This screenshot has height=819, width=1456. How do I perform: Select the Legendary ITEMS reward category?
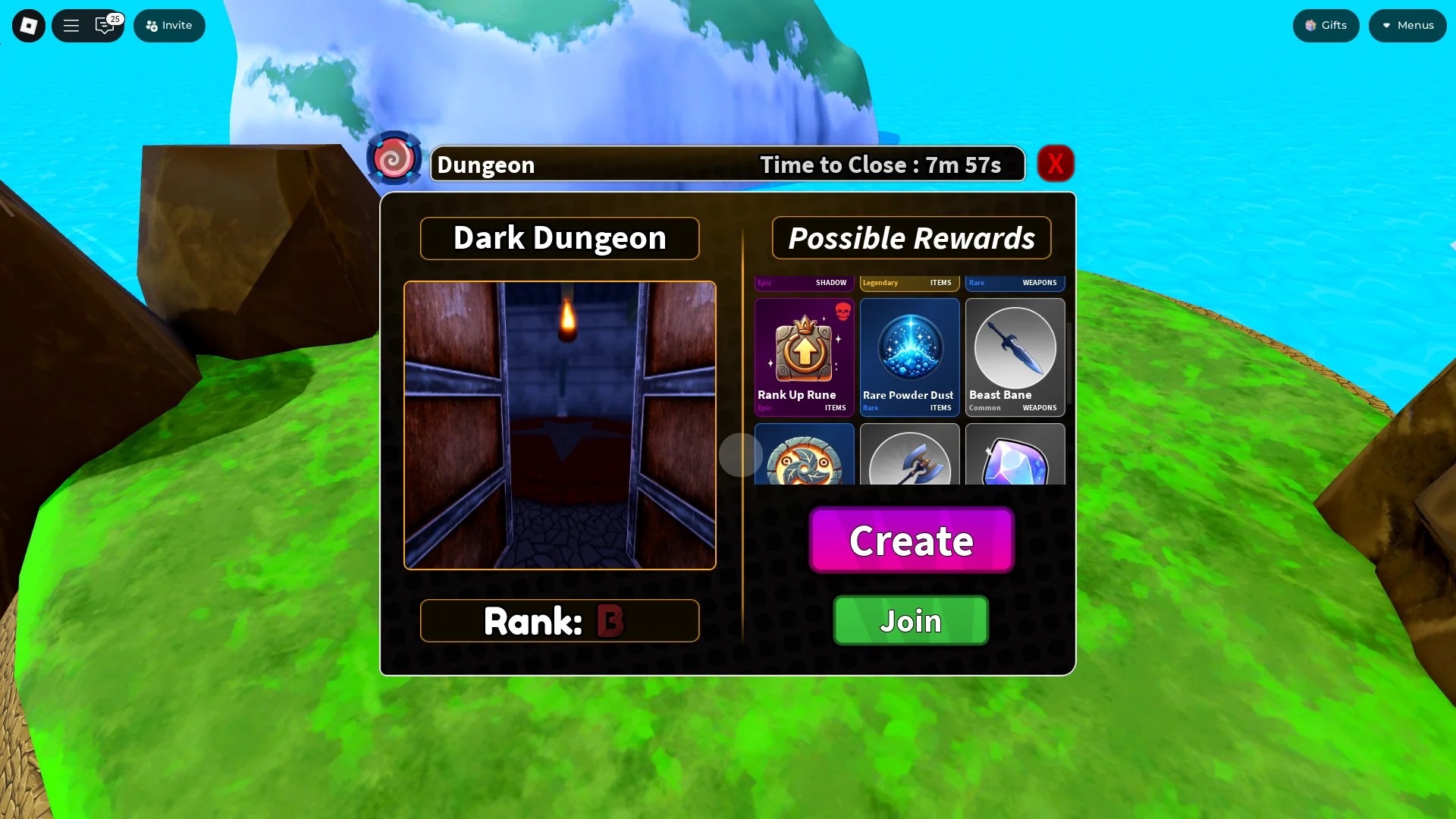coord(909,282)
